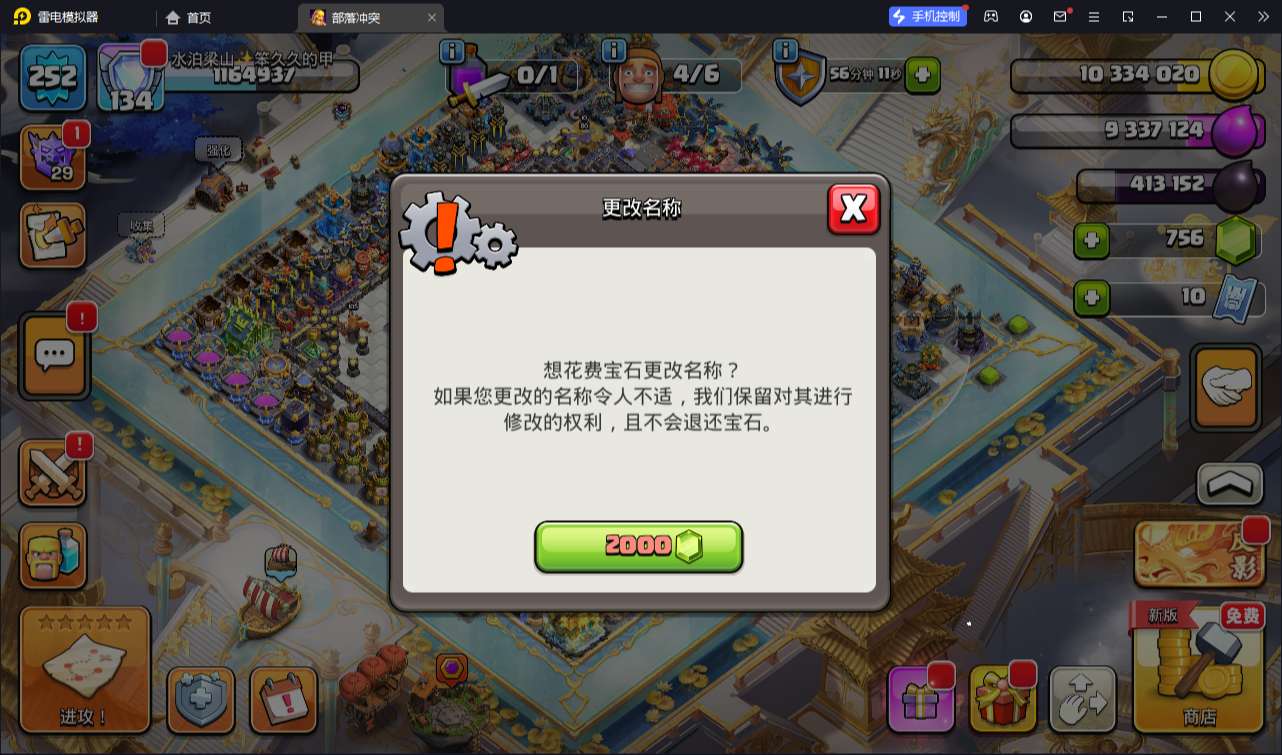Open the red gift box icon
Image resolution: width=1282 pixels, height=755 pixels.
[1003, 698]
